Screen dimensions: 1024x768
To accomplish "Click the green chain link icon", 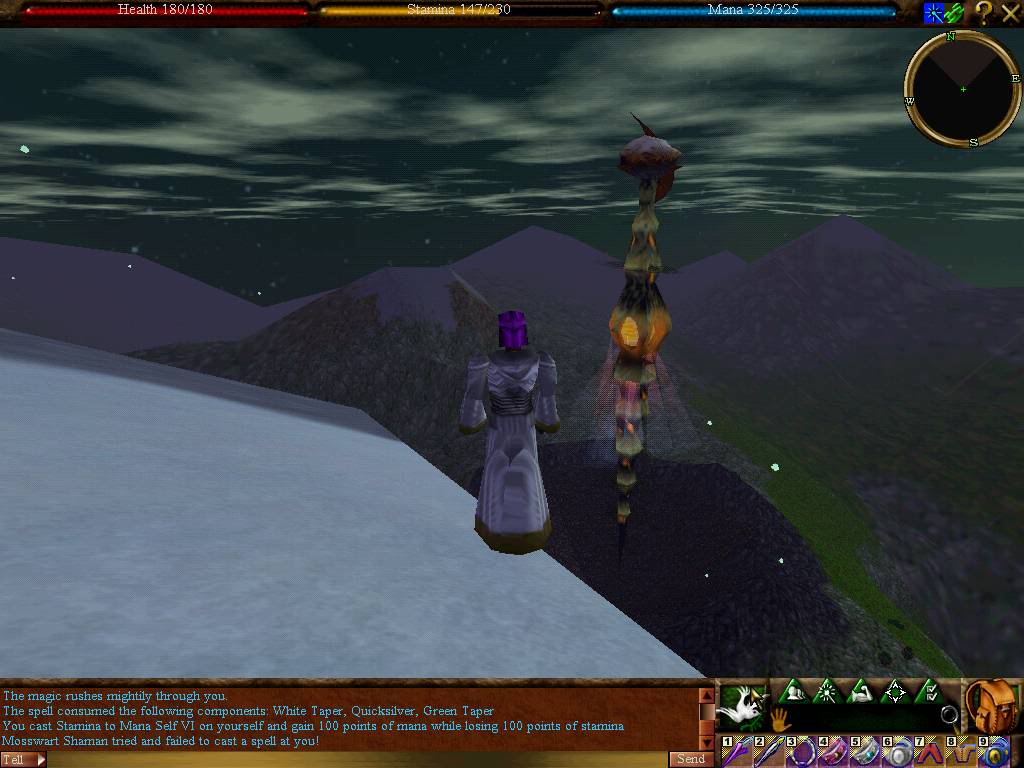I will [956, 13].
